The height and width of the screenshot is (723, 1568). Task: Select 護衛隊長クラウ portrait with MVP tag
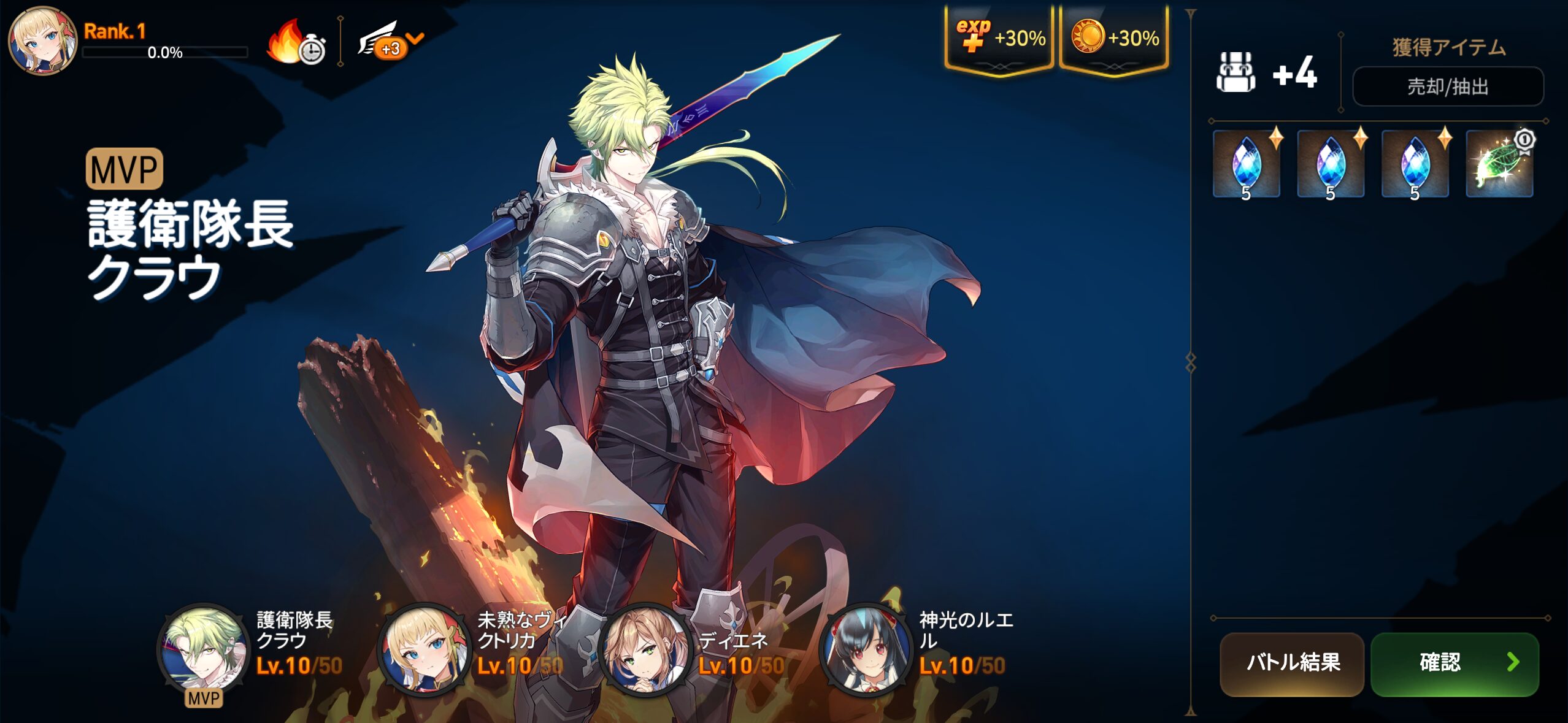[x=204, y=649]
